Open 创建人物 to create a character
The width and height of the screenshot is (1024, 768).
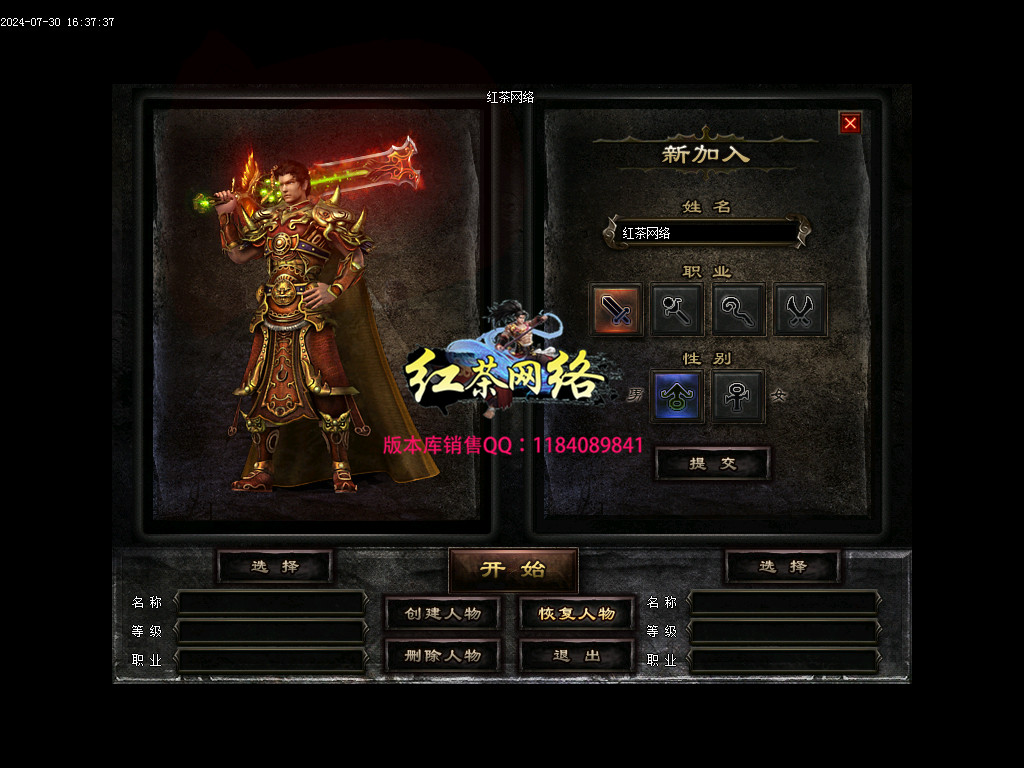click(443, 613)
